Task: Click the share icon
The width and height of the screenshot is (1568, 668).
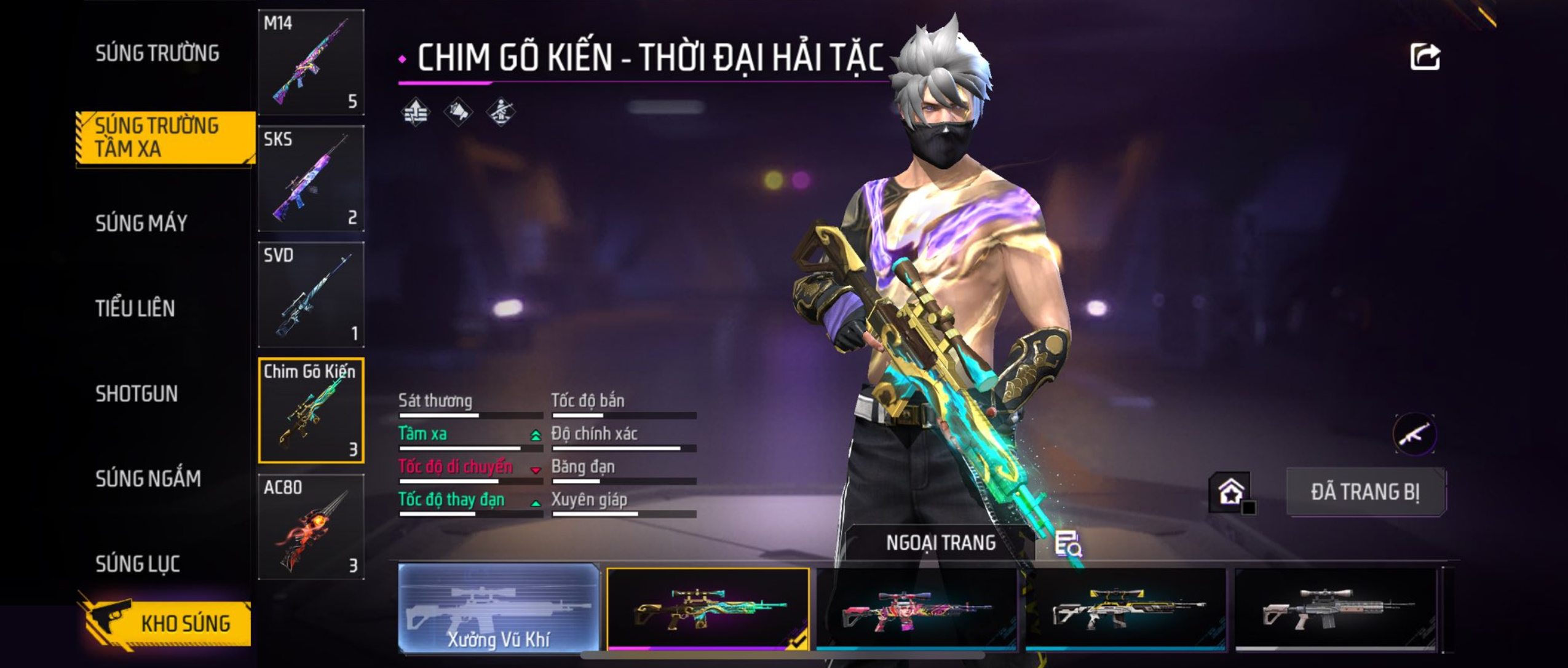Action: pos(1425,57)
